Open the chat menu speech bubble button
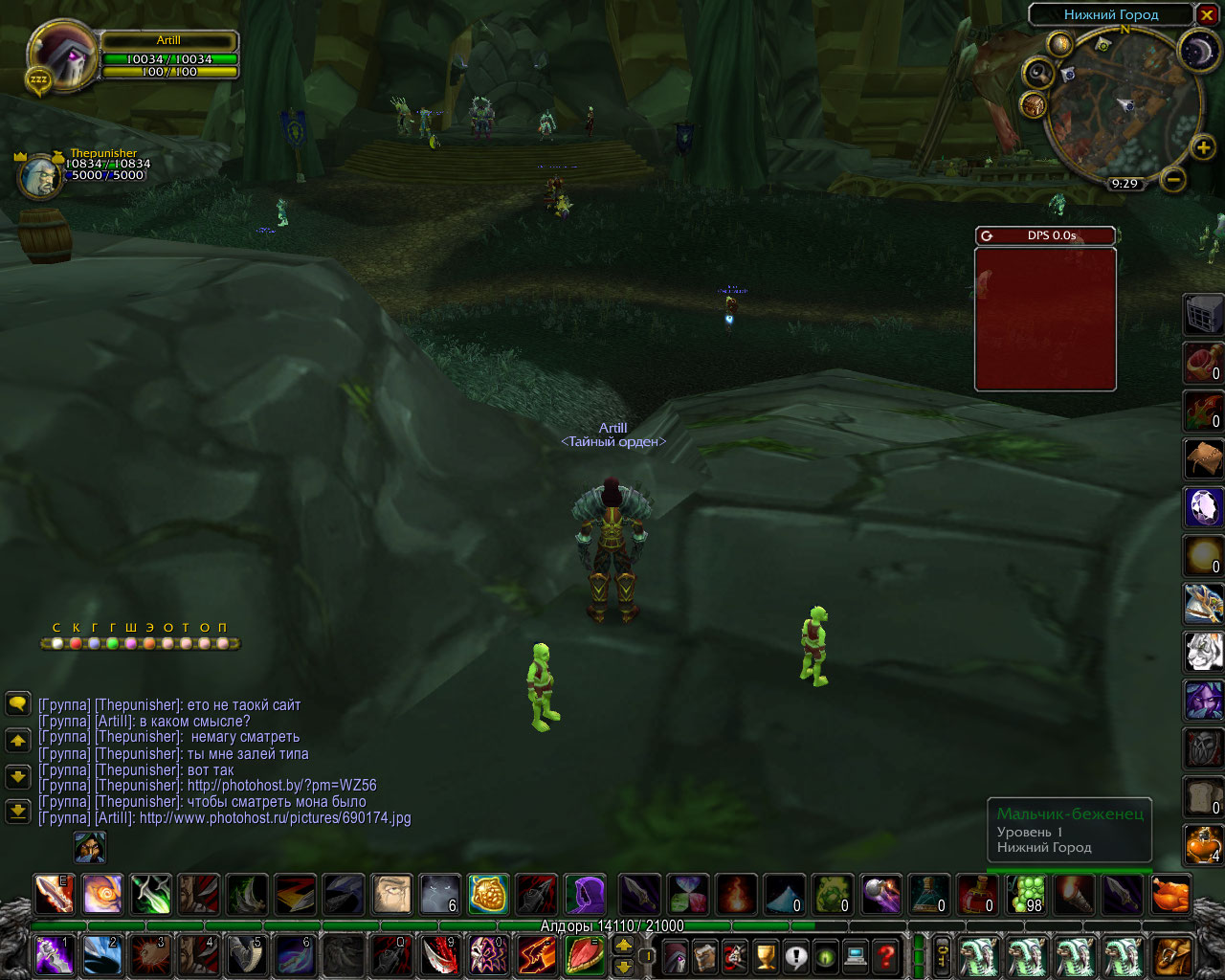 click(x=17, y=704)
